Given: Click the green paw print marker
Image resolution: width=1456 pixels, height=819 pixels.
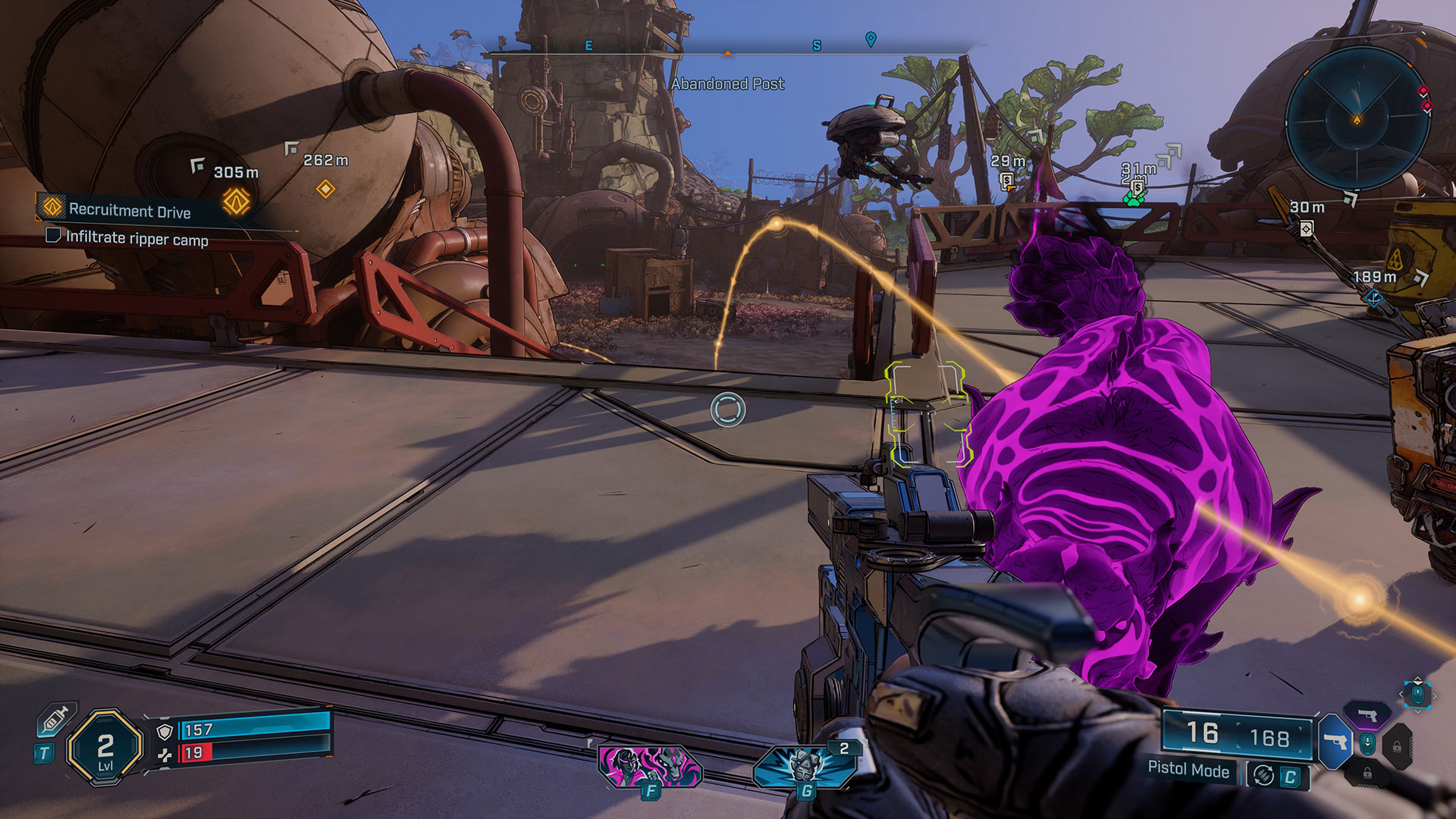Looking at the screenshot, I should (1133, 199).
